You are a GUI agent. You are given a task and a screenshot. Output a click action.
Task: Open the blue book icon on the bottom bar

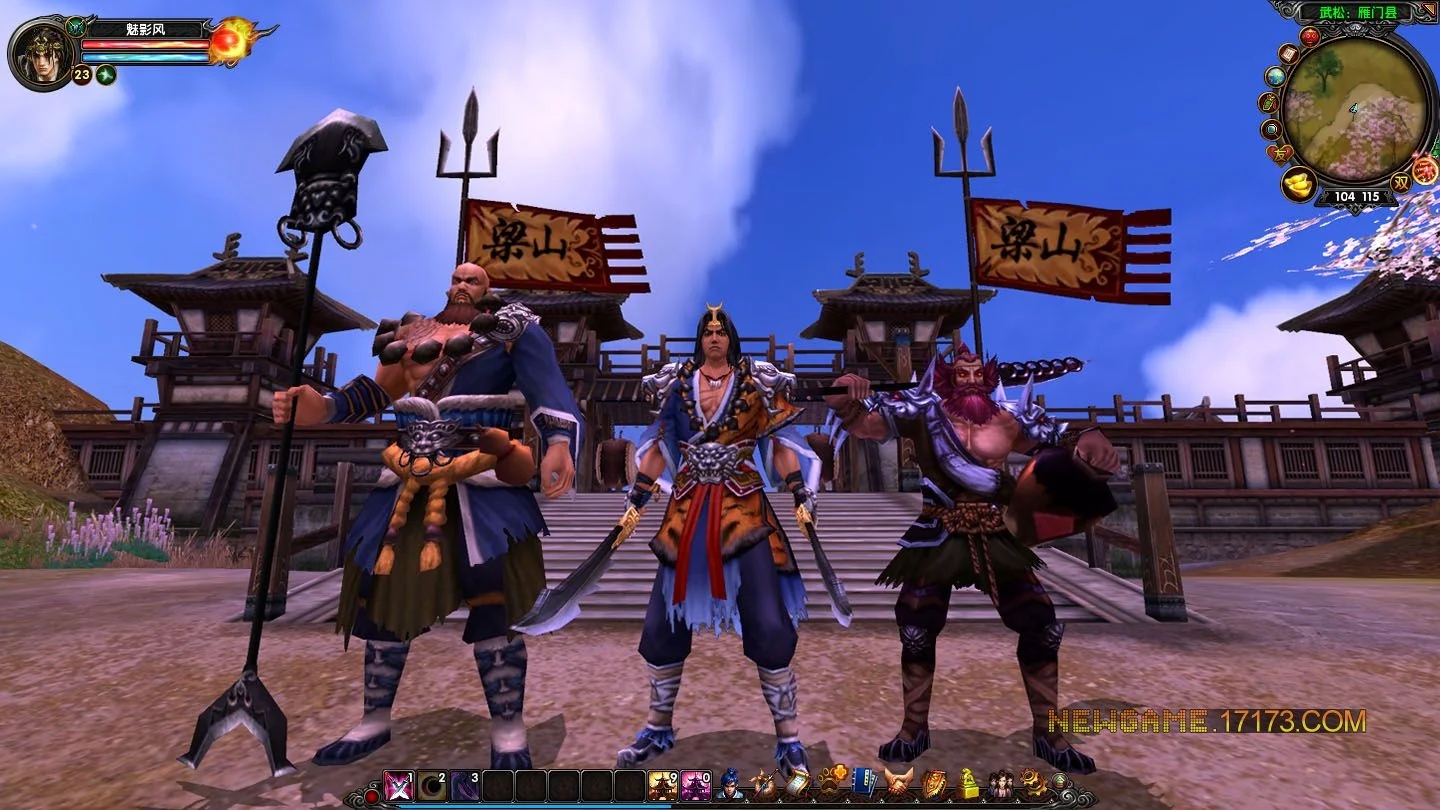click(864, 784)
